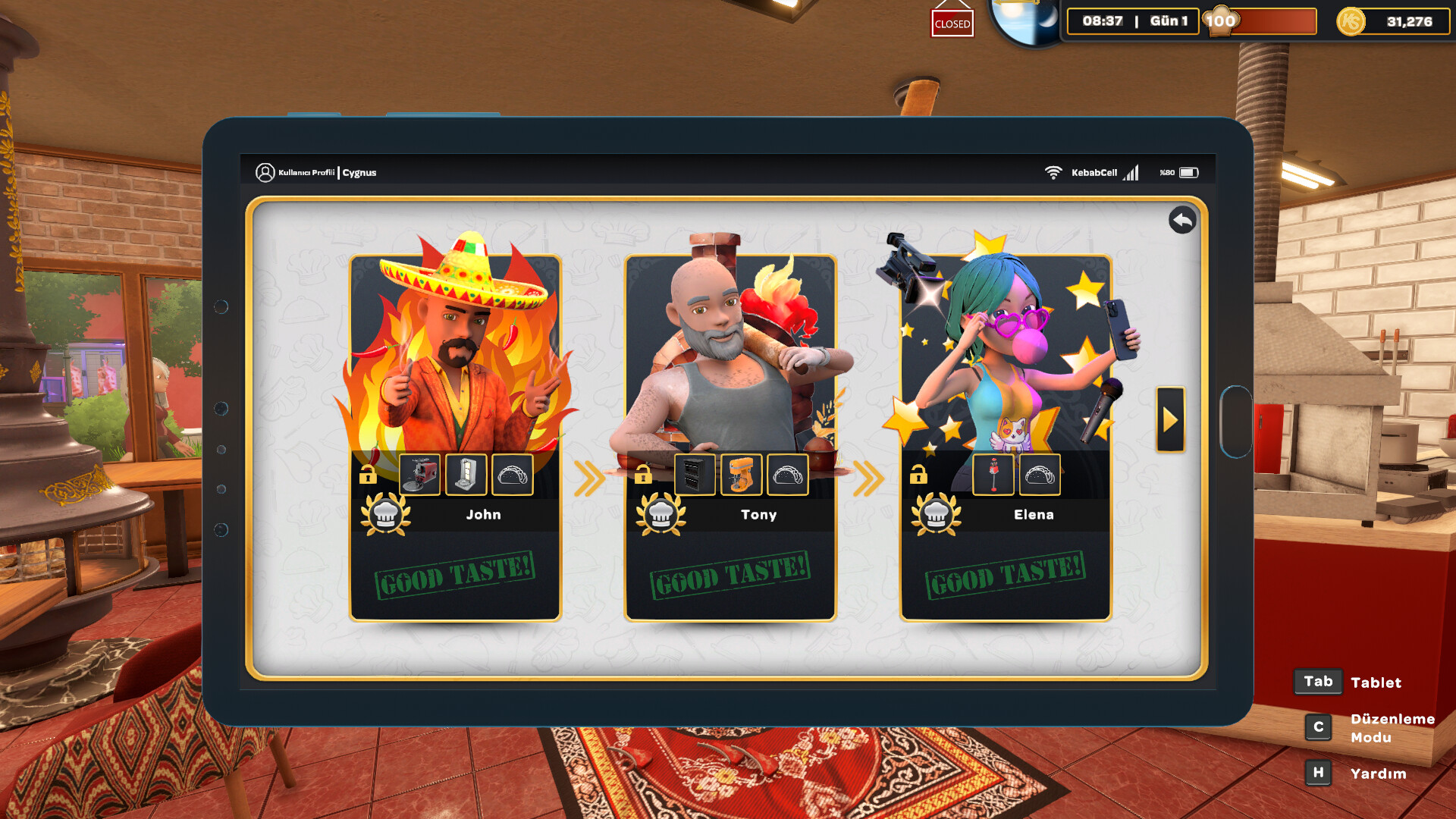Viewport: 1456px width, 819px height.
Task: Select the orange stand mixer icon on Tony's card
Action: (742, 474)
